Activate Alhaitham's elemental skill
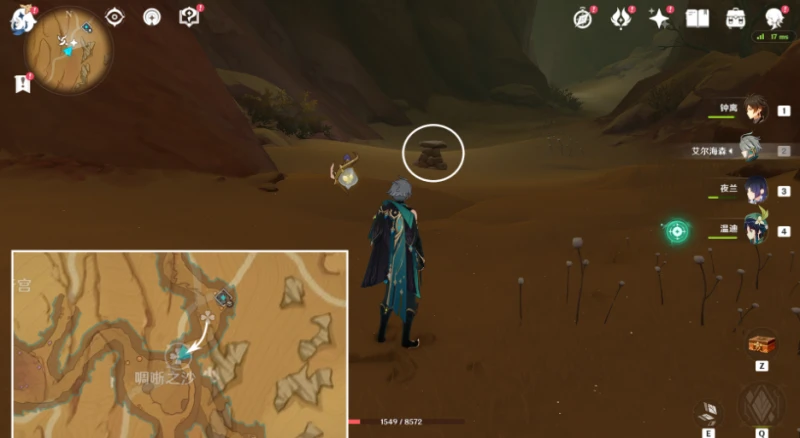Image resolution: width=800 pixels, height=438 pixels. (x=708, y=410)
